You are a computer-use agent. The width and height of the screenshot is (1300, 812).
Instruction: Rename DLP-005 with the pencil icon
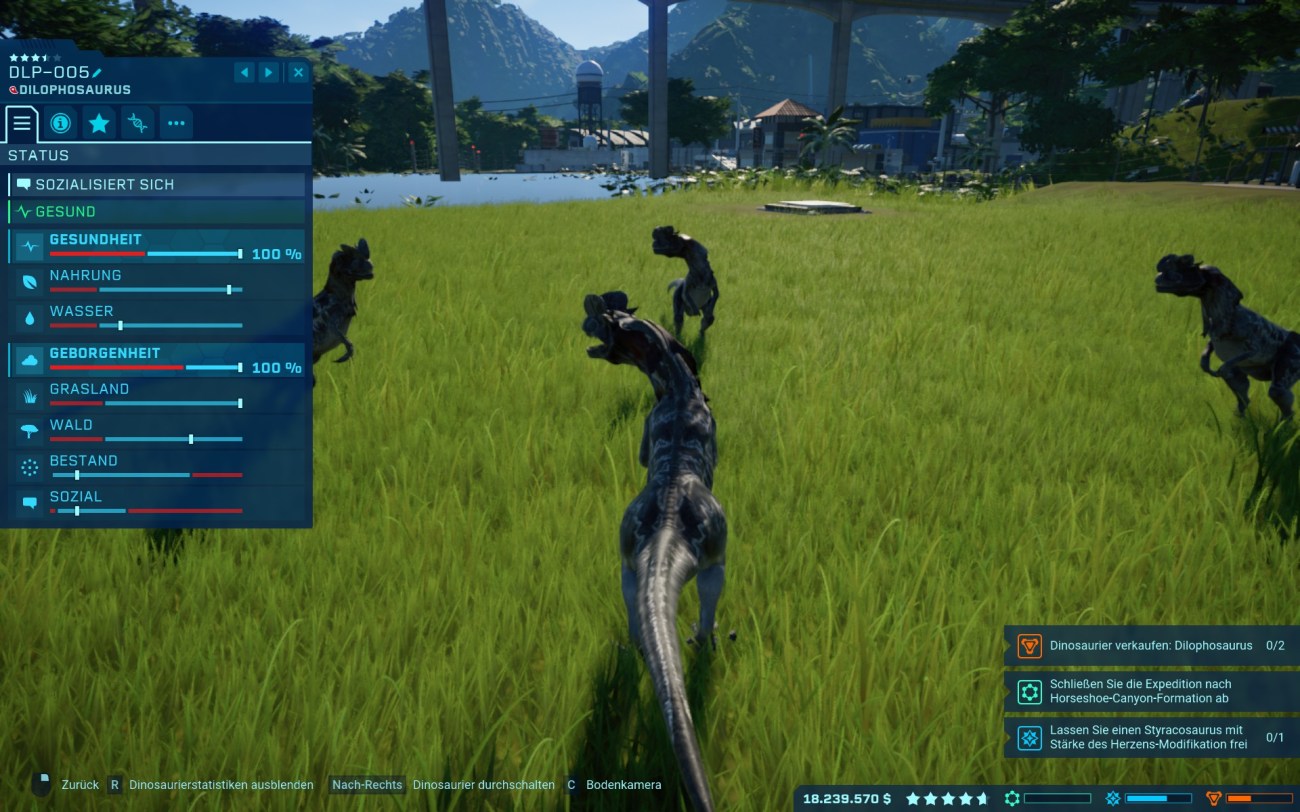pos(97,72)
